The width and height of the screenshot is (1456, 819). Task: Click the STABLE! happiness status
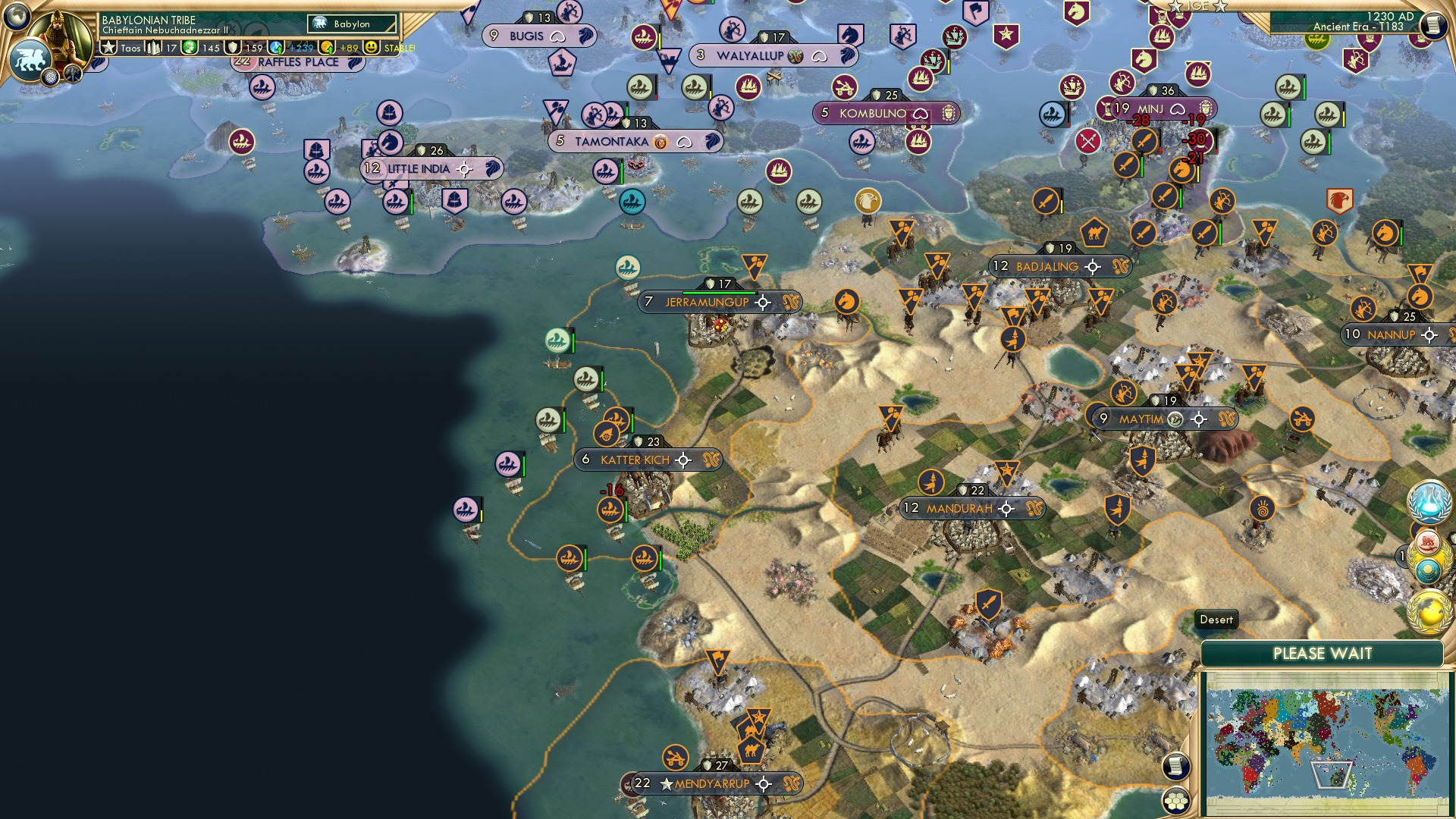(400, 49)
